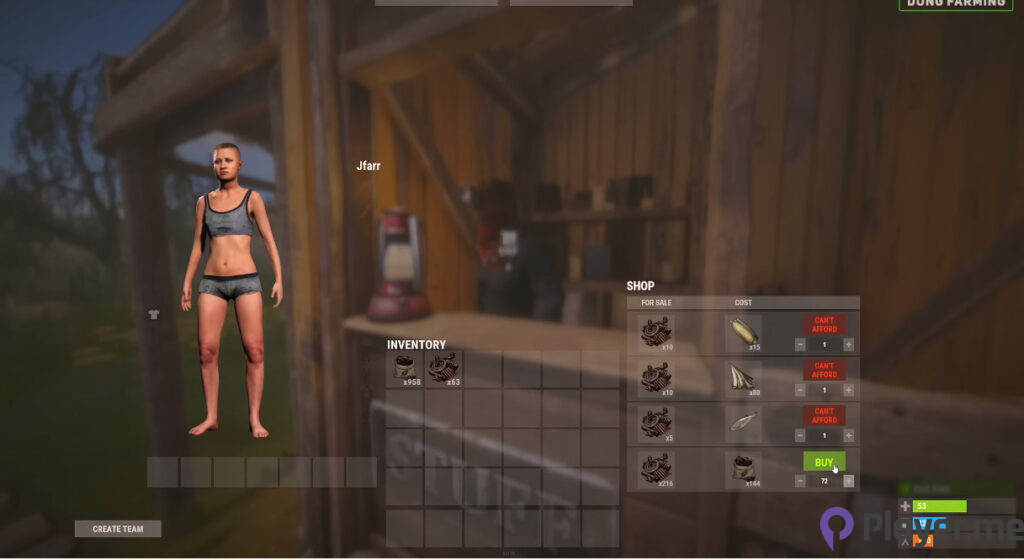
Task: Edit the quantity field showing 72
Action: click(824, 481)
